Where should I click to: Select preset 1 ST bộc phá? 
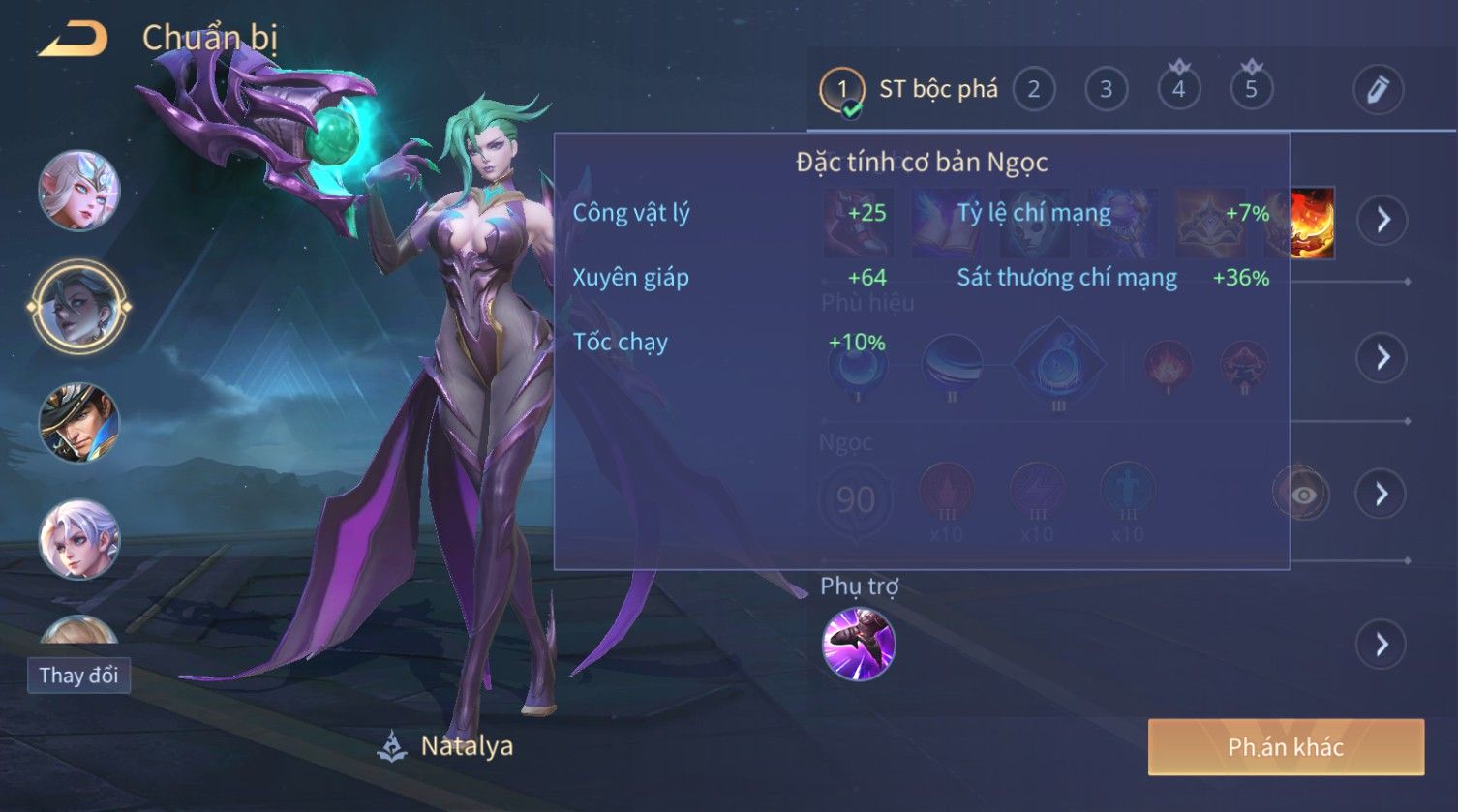pyautogui.click(x=841, y=90)
